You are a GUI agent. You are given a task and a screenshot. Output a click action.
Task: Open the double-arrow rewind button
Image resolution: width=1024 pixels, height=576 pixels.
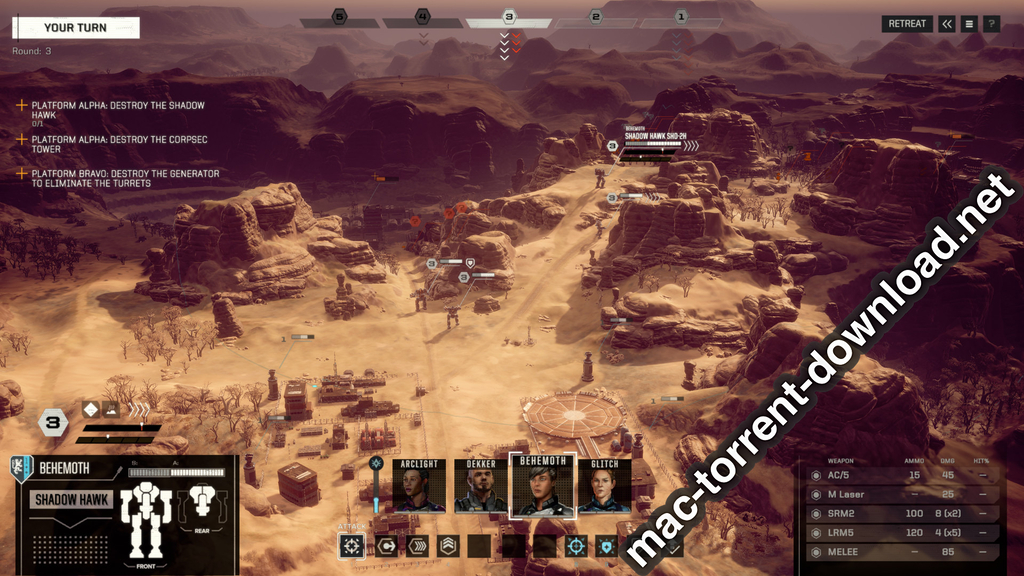[x=947, y=24]
